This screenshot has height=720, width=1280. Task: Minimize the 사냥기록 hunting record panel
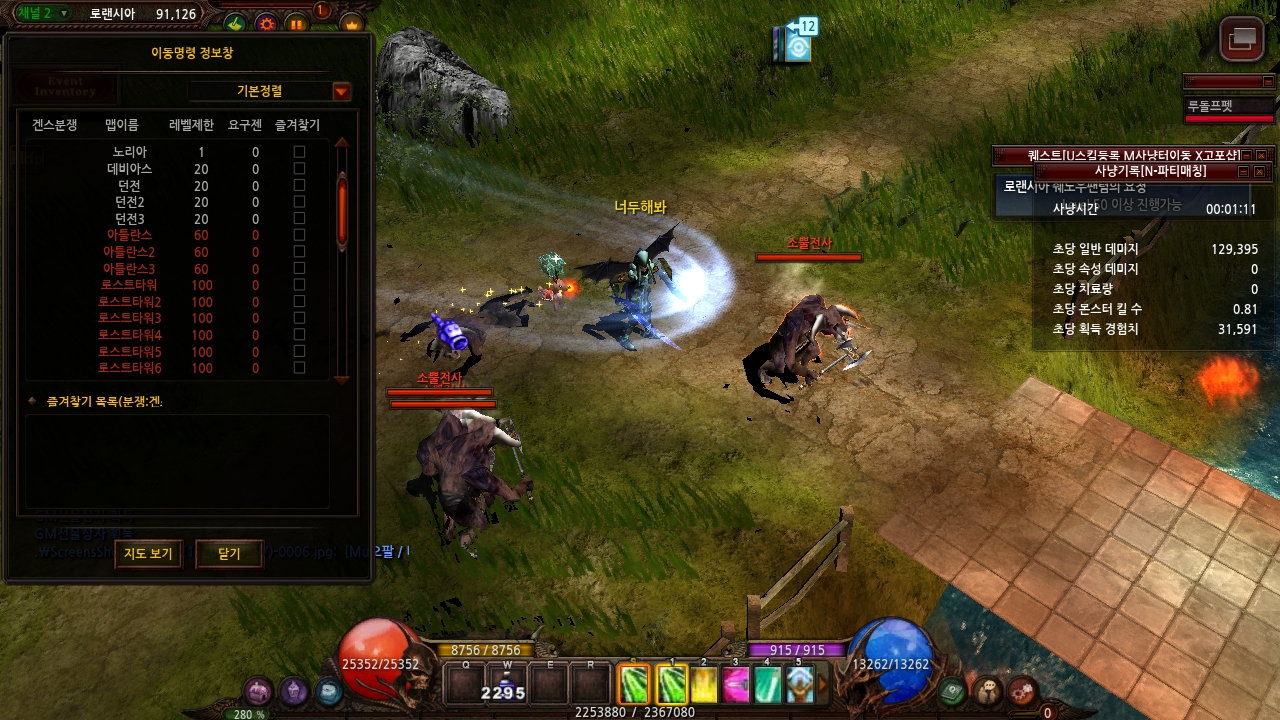tap(1244, 172)
